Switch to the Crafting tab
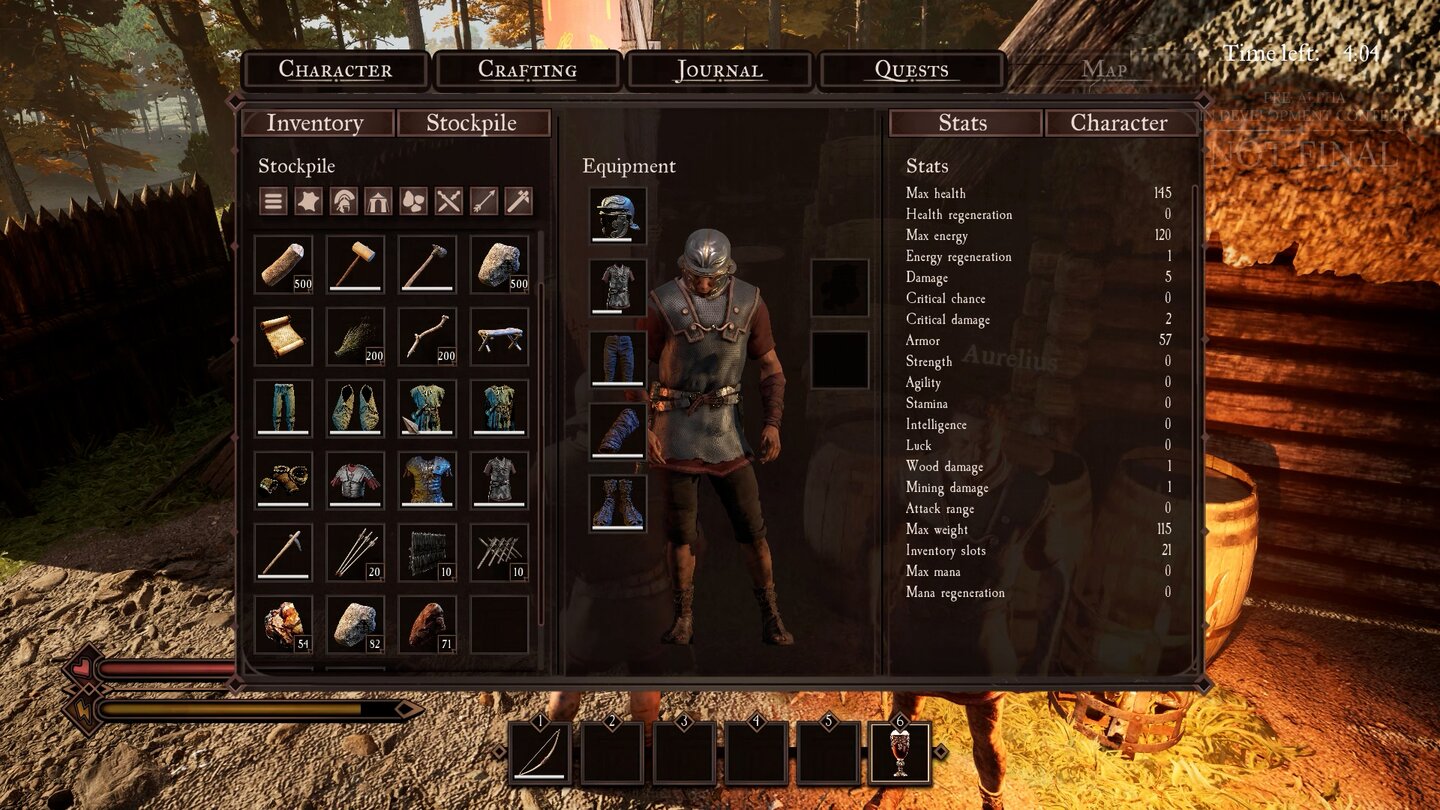The height and width of the screenshot is (810, 1440). [x=527, y=70]
